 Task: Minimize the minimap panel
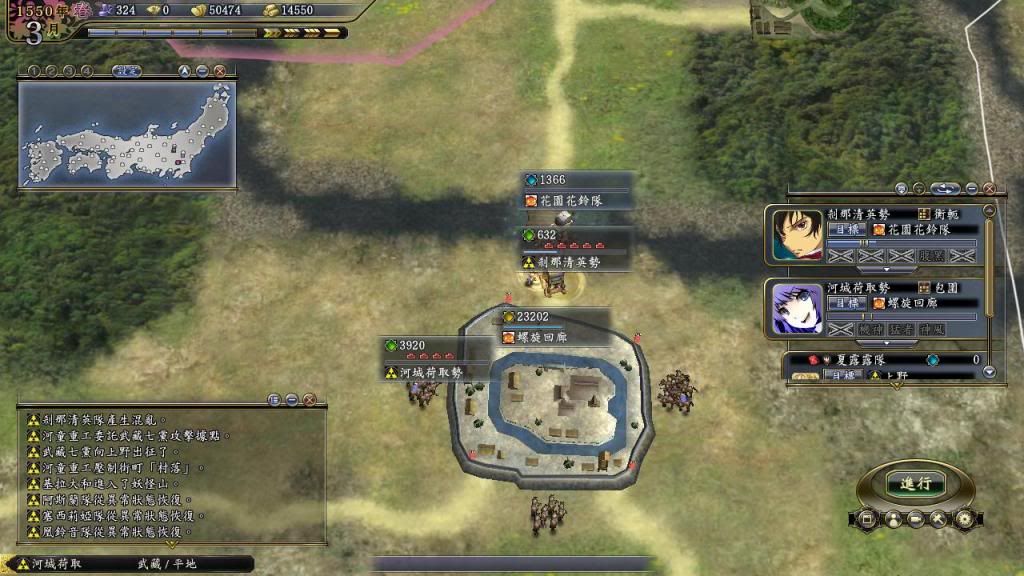pyautogui.click(x=202, y=71)
